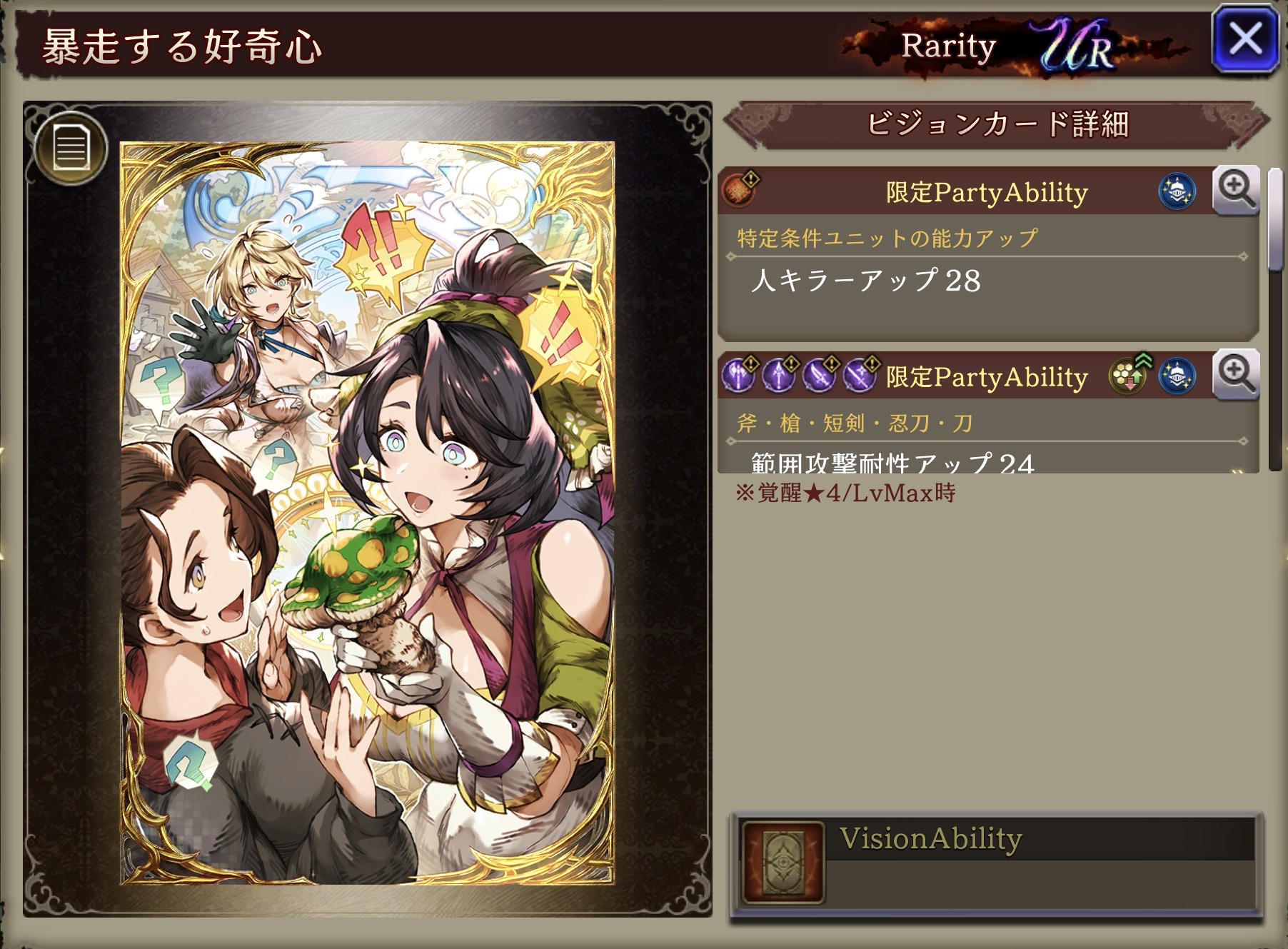View the 暴走する好奇心 card artwork
This screenshot has width=1288, height=949.
click(367, 513)
